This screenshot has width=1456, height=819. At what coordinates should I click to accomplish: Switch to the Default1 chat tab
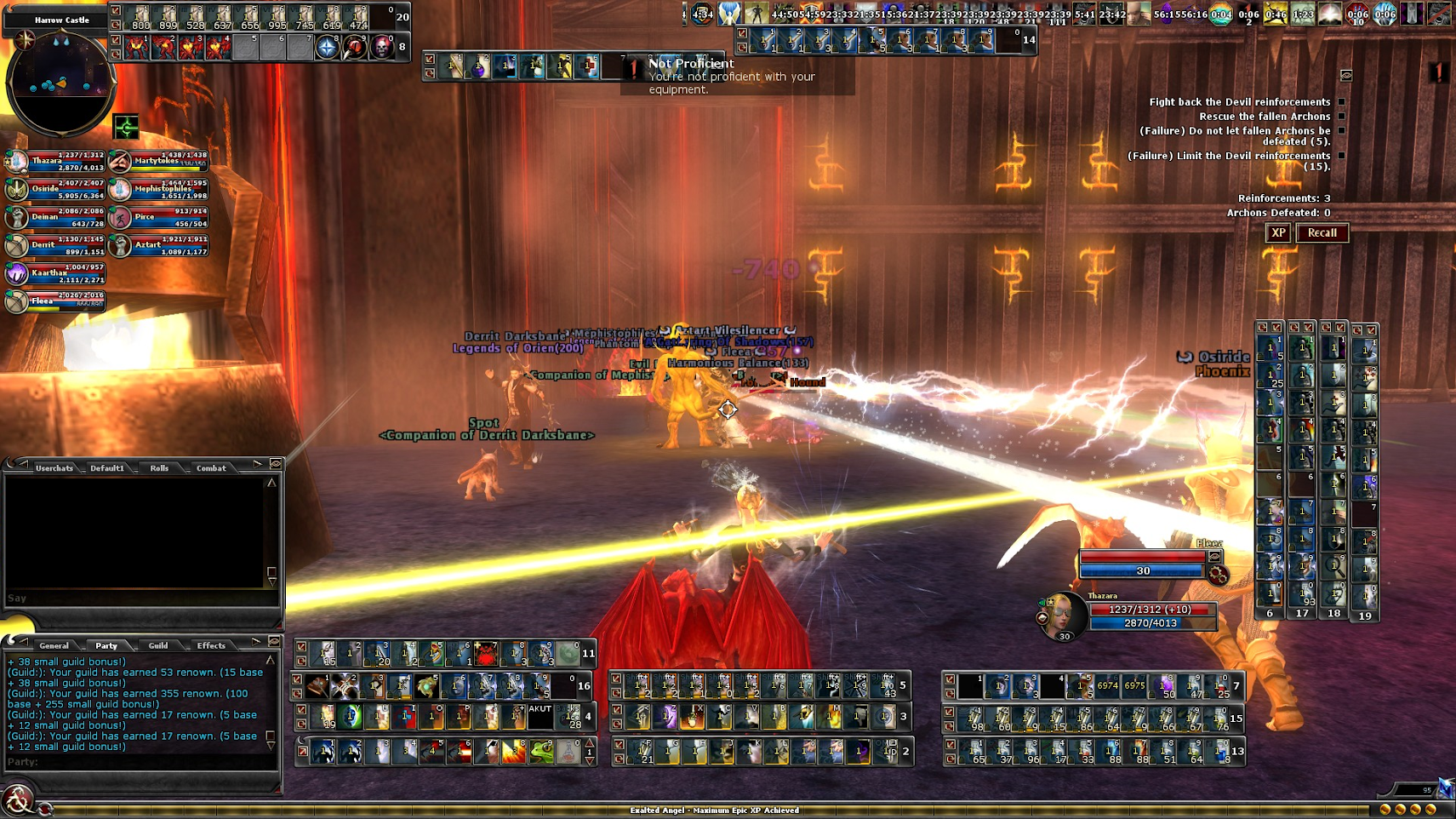[107, 468]
